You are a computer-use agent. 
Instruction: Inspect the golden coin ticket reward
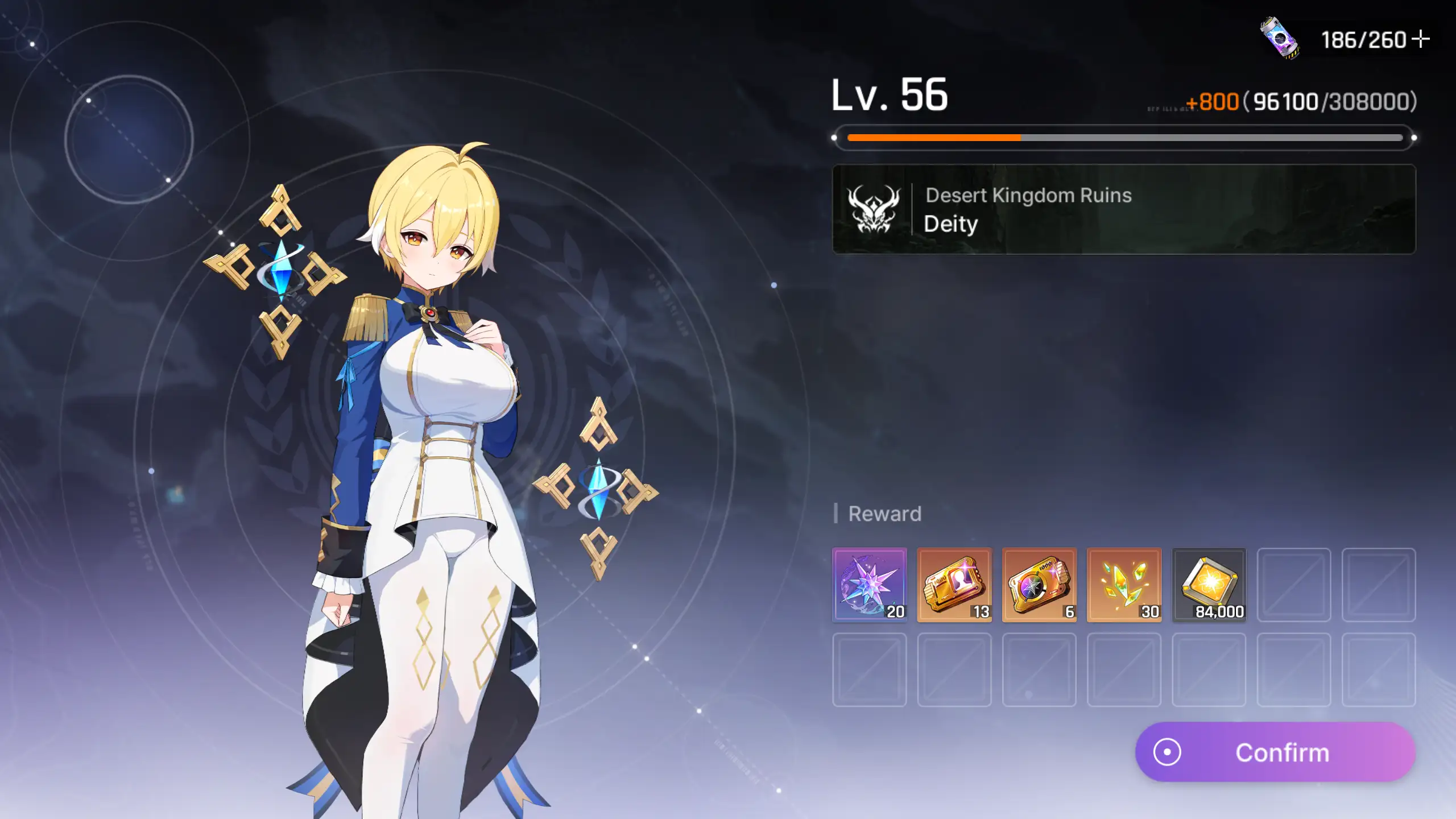[x=1039, y=584]
